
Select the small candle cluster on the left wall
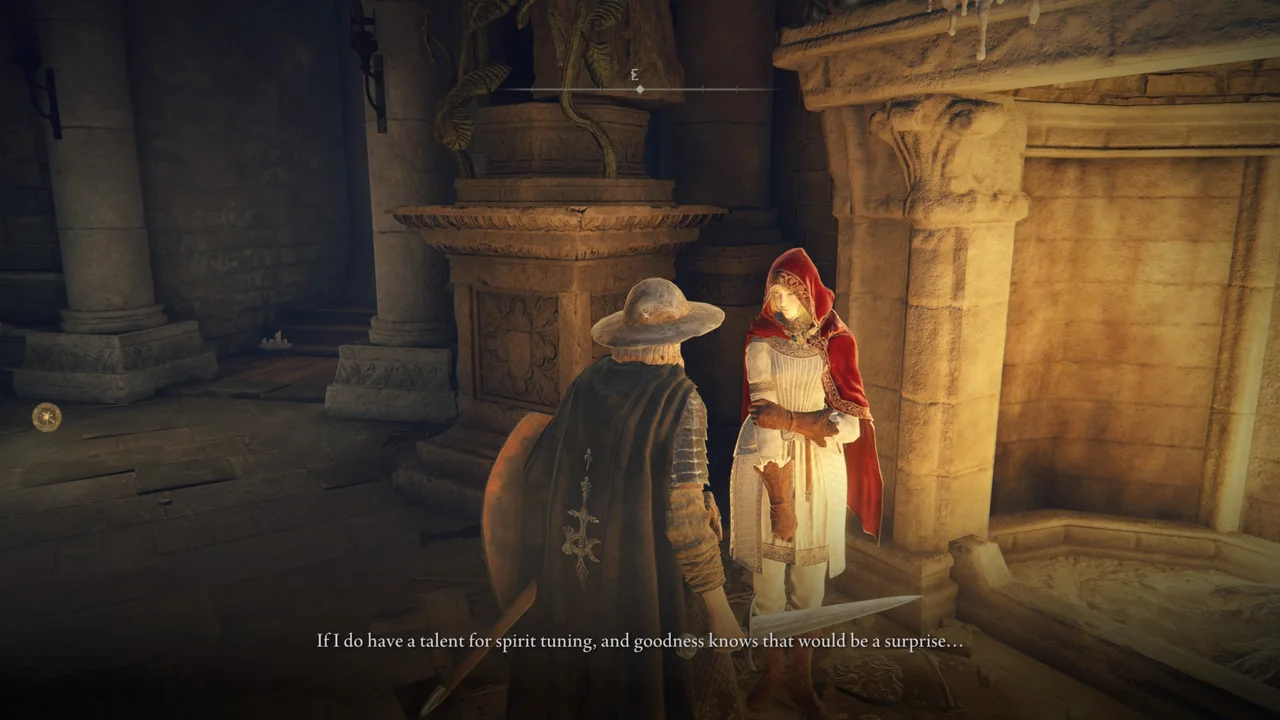(x=275, y=340)
